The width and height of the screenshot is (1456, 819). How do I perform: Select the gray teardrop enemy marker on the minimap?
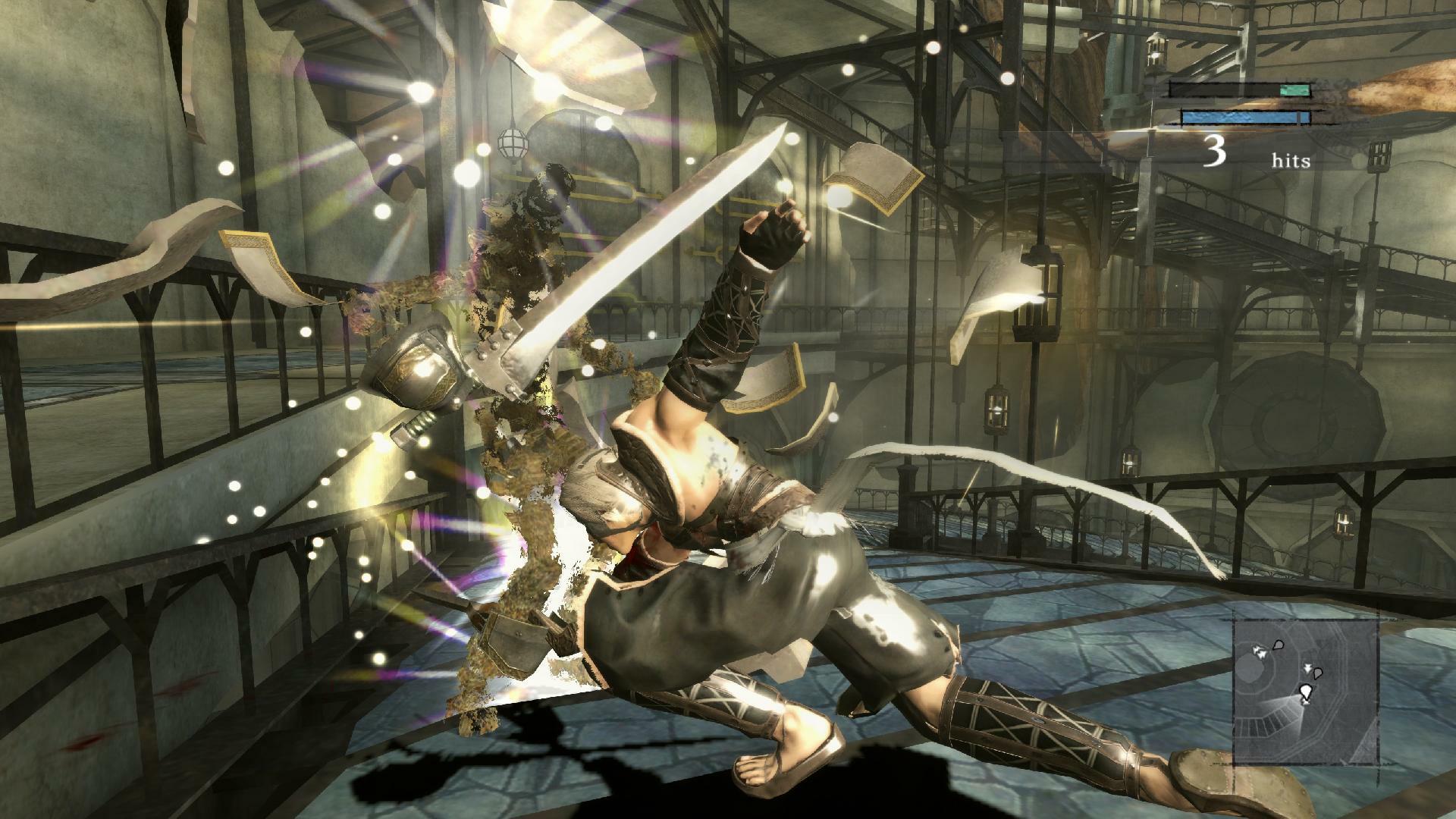(x=1278, y=646)
